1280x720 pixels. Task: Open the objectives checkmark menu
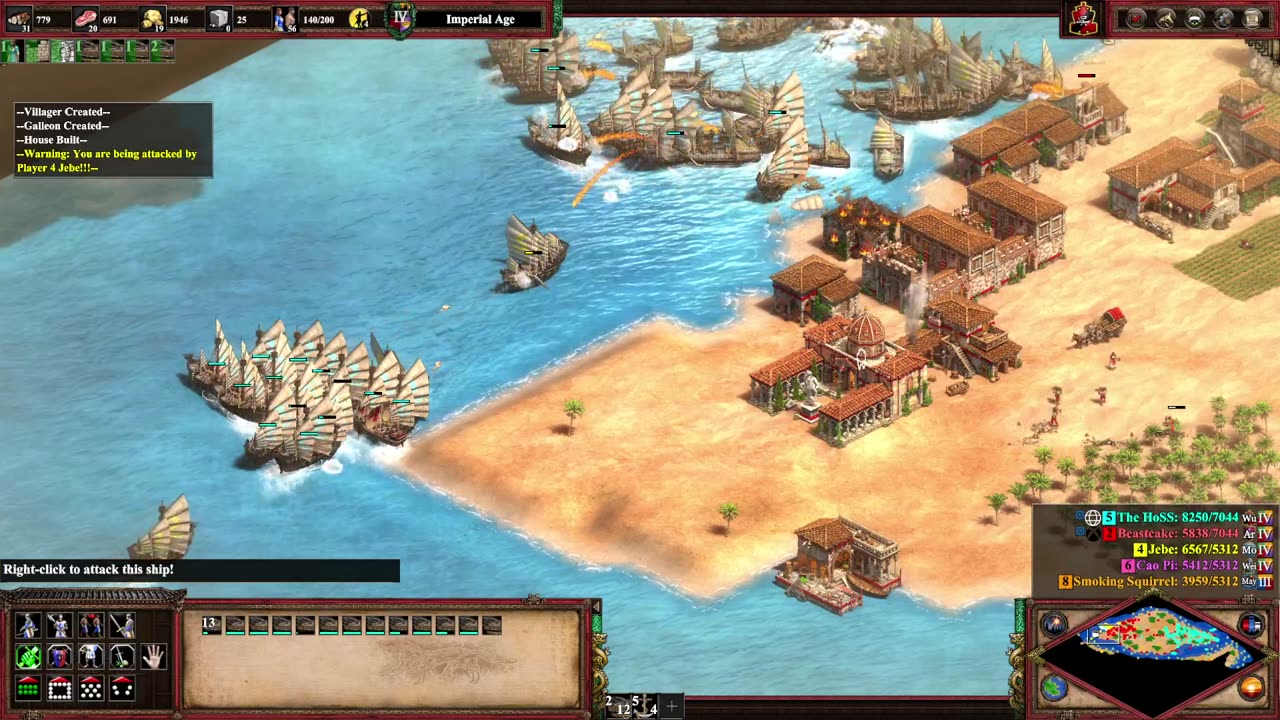[1136, 18]
